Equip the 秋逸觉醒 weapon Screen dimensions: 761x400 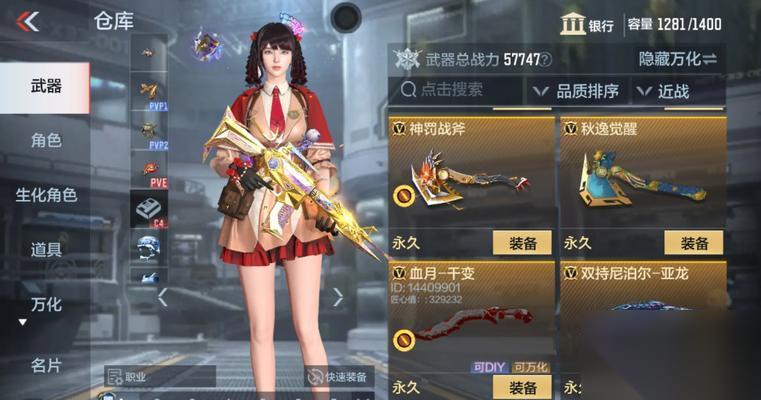point(693,243)
